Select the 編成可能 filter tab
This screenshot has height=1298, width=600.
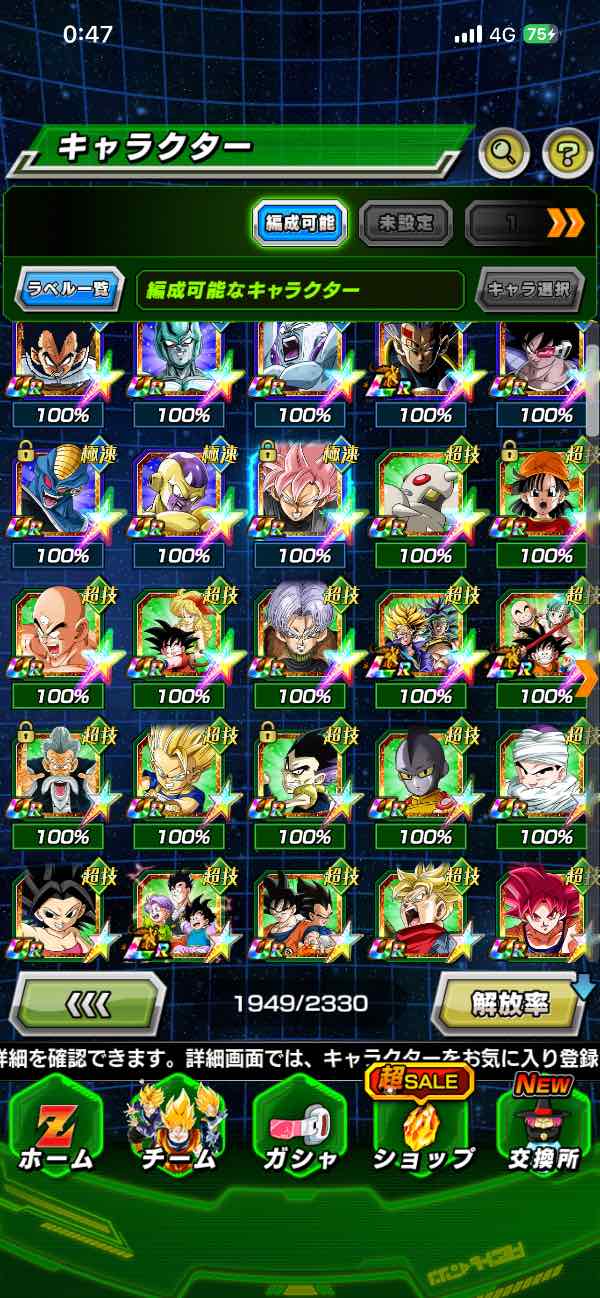pos(299,223)
